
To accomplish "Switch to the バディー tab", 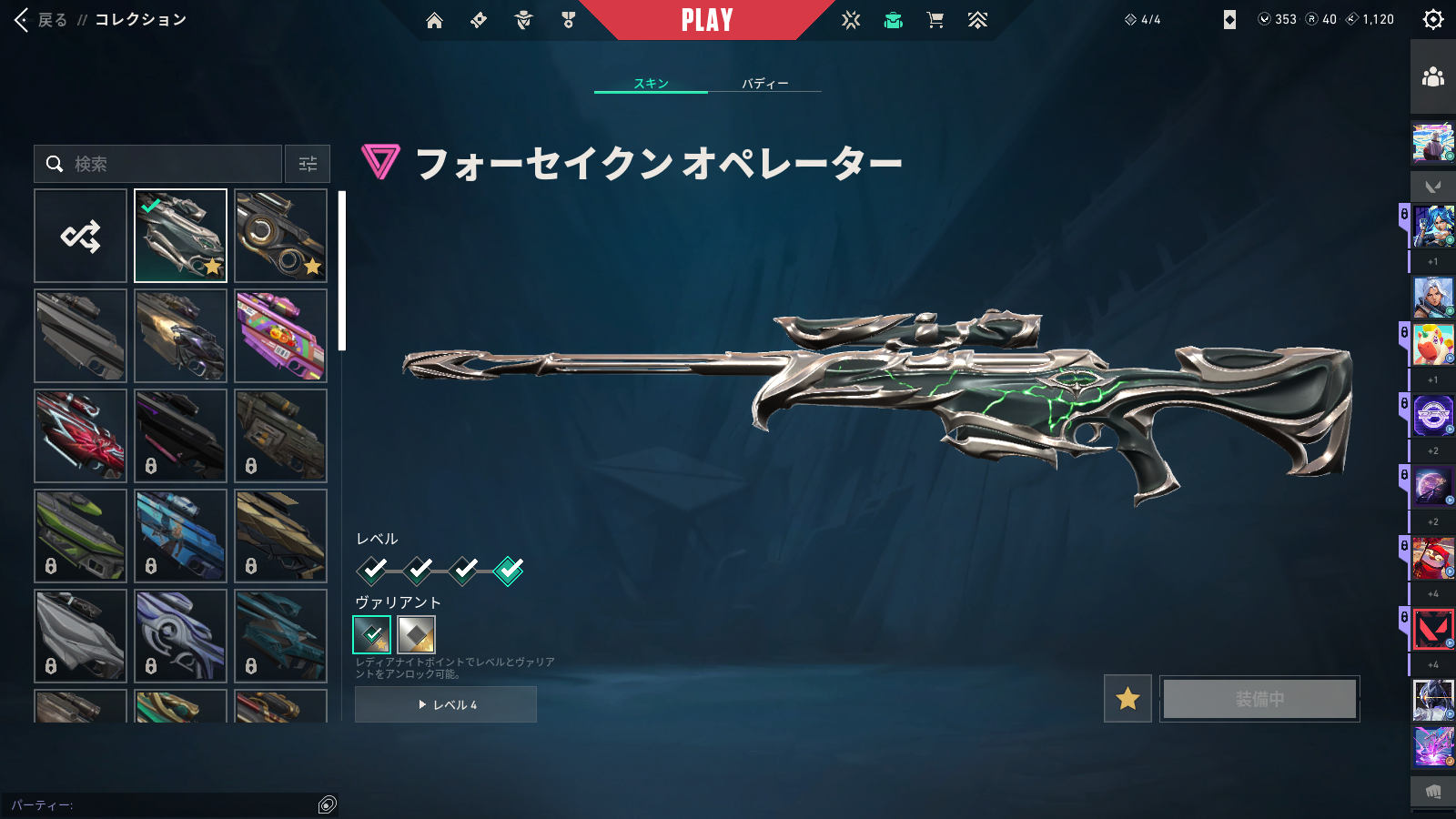I will (x=764, y=84).
